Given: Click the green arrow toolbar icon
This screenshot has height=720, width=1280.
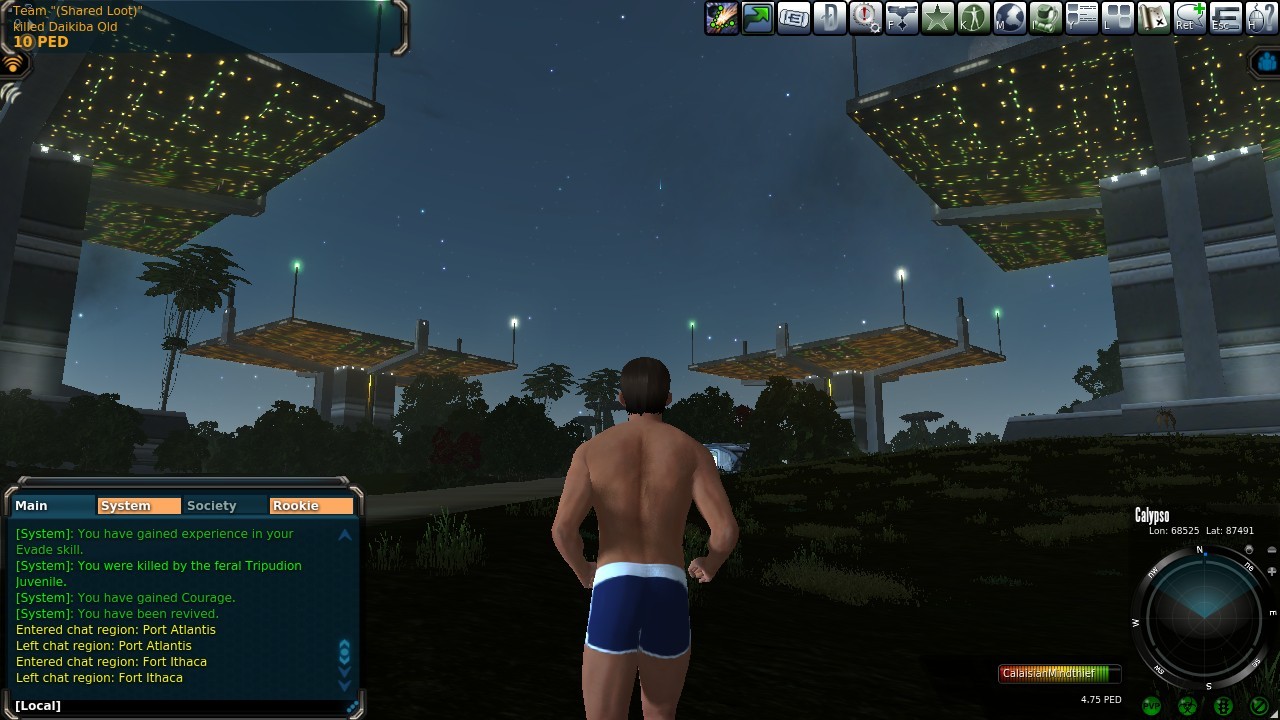Looking at the screenshot, I should click(x=758, y=18).
